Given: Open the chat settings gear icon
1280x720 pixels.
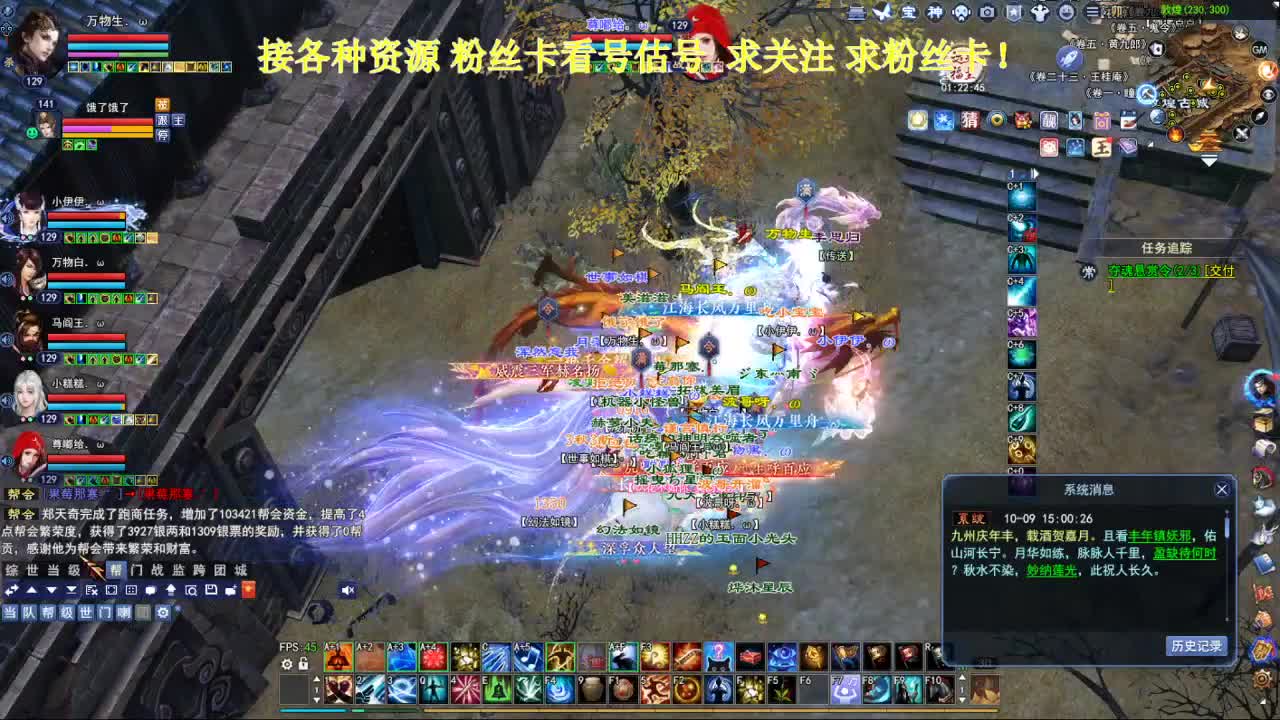Looking at the screenshot, I should click(163, 612).
